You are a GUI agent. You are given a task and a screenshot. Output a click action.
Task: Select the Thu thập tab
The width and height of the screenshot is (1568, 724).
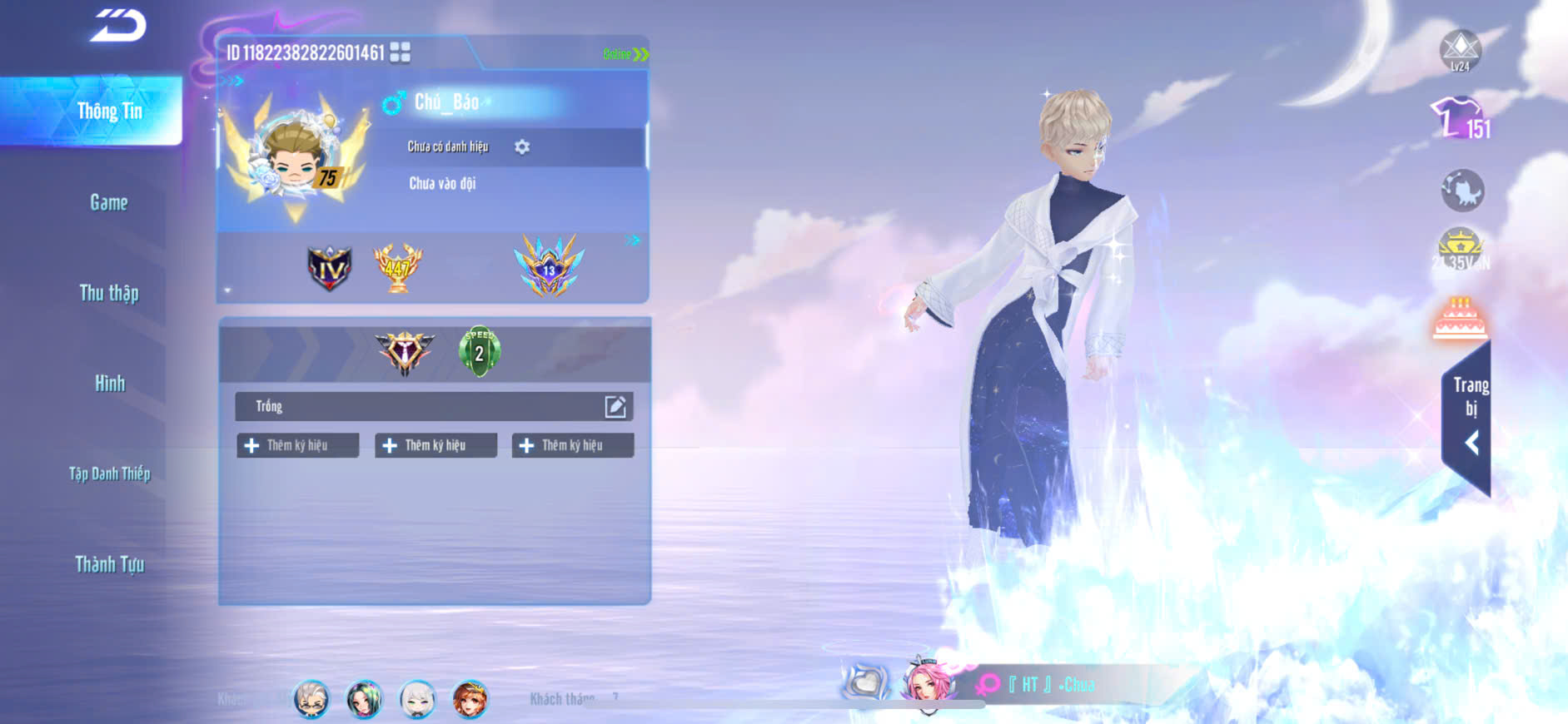(x=109, y=293)
